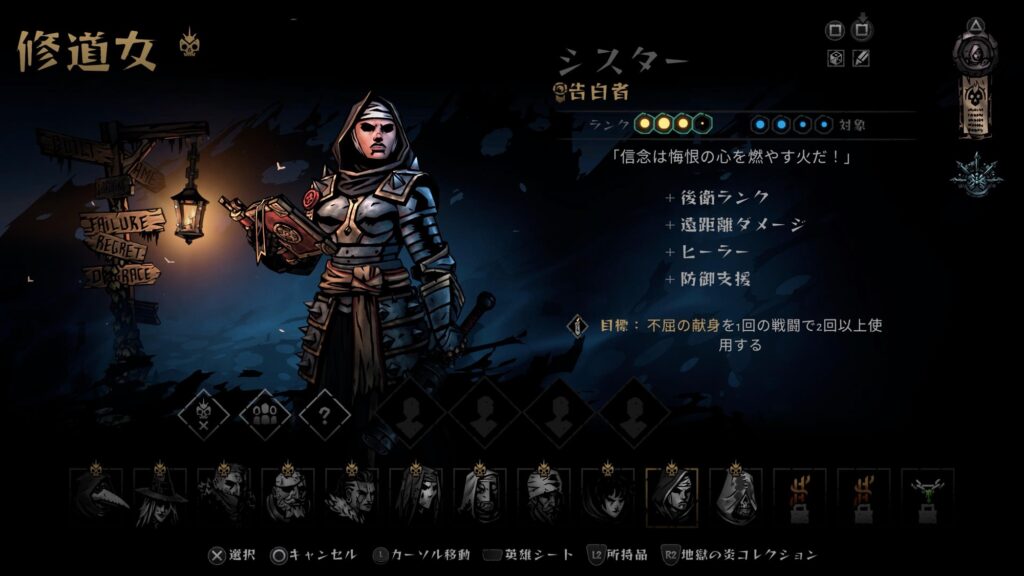Pick the Highwayman hero portrait
This screenshot has height=576, width=1024.
click(x=223, y=496)
